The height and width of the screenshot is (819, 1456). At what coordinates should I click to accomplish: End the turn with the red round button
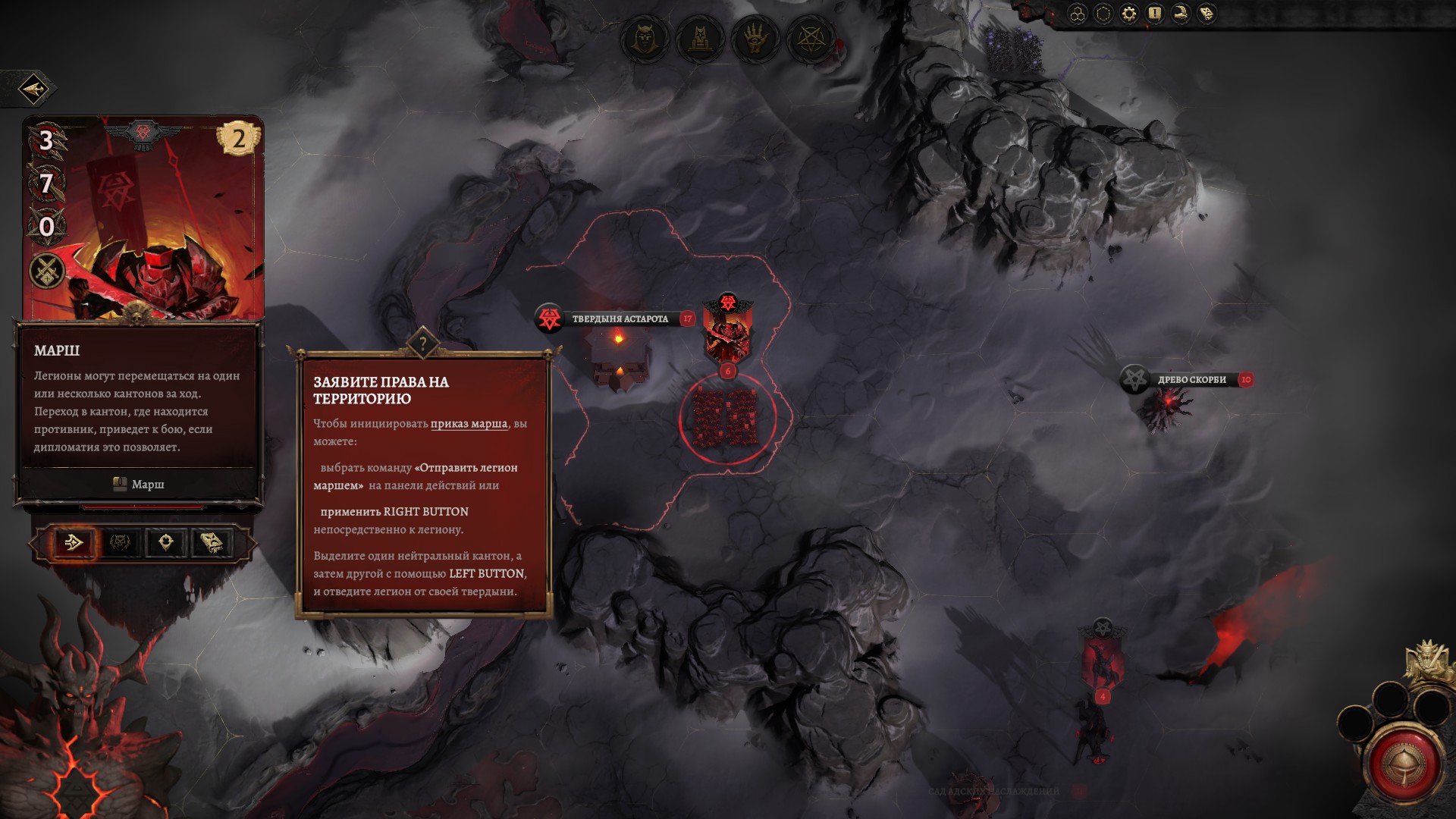pyautogui.click(x=1404, y=764)
